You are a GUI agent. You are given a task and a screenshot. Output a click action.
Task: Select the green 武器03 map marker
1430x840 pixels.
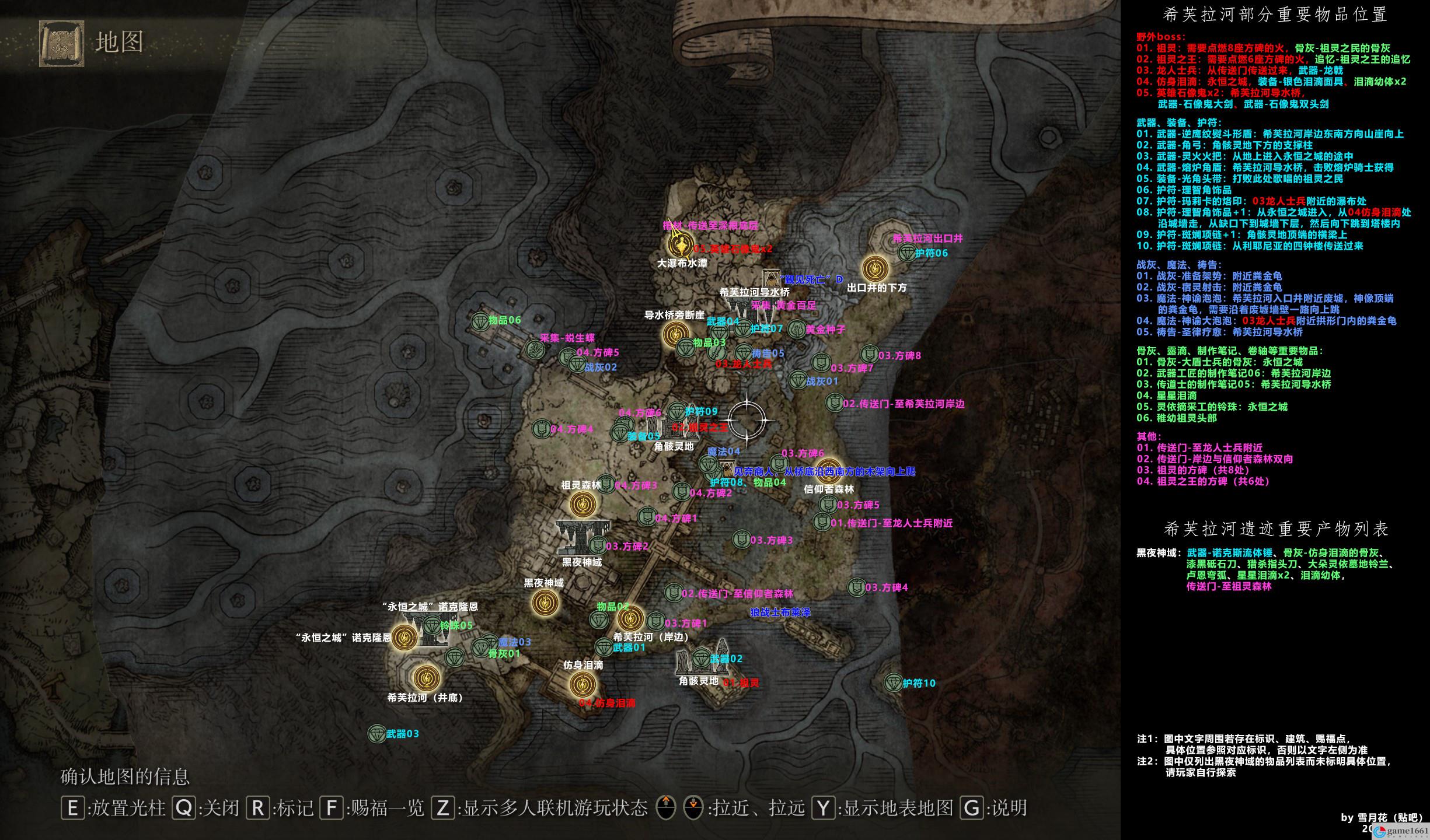pyautogui.click(x=376, y=734)
